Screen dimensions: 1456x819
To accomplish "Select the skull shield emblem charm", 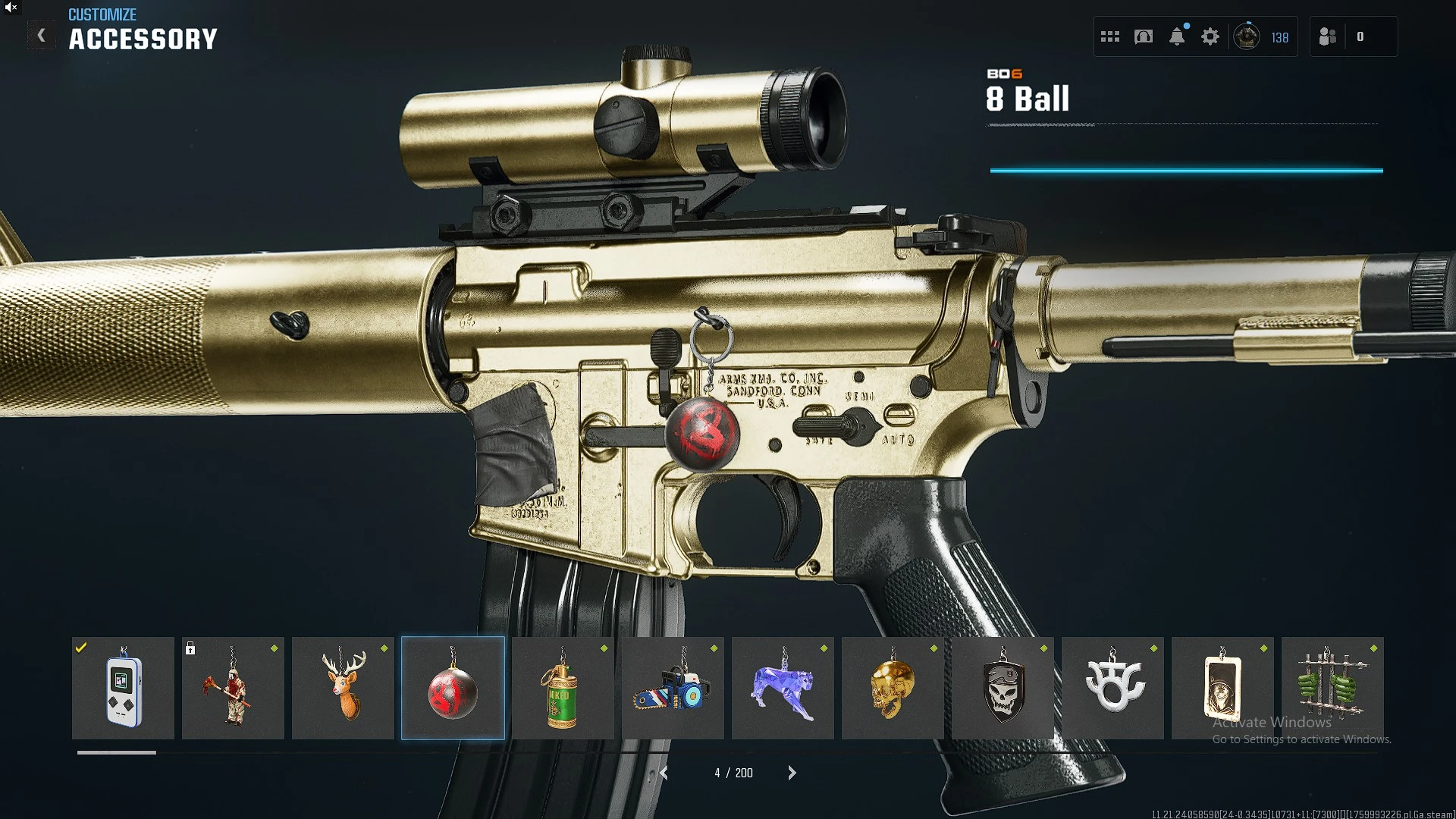I will (1003, 688).
